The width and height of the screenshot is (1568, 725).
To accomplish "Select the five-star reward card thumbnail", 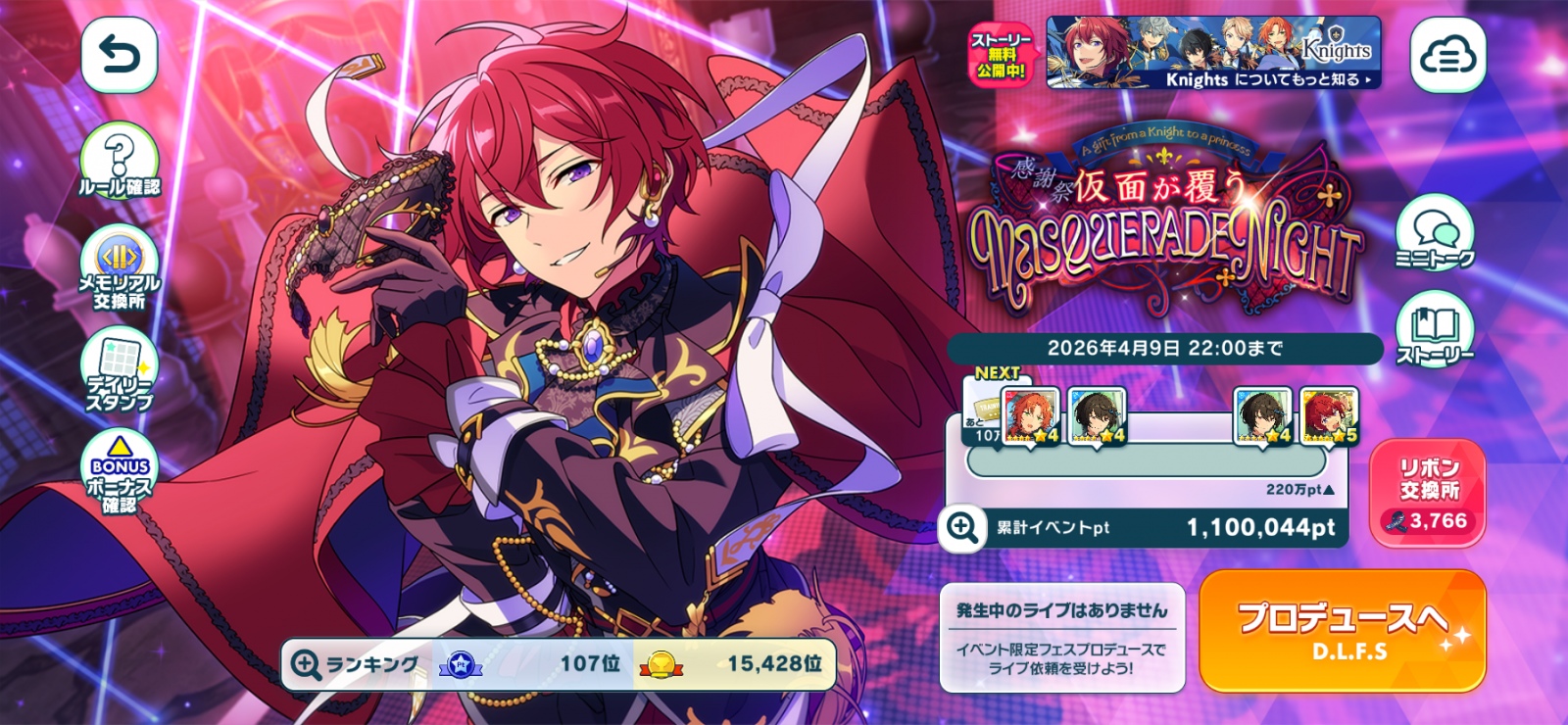I will click(1329, 416).
